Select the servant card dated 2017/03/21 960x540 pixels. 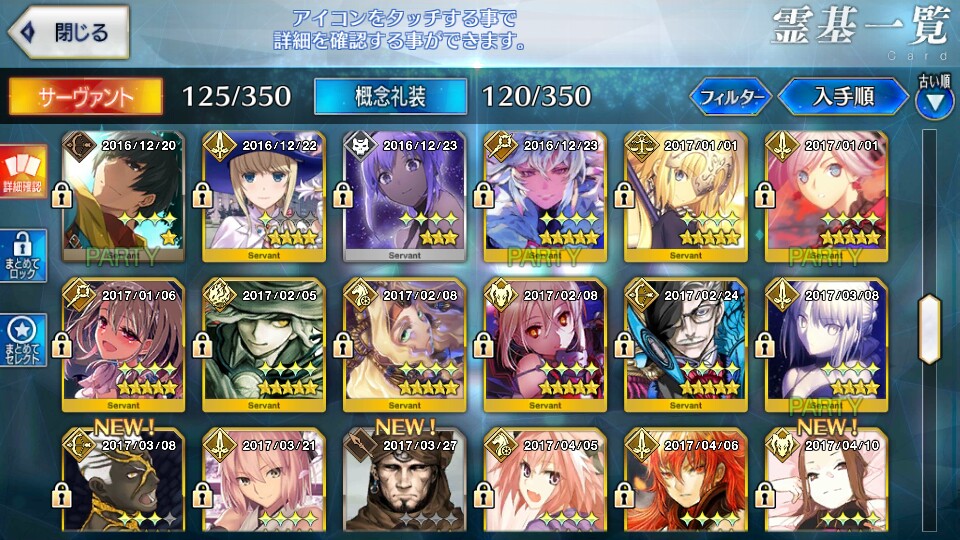click(264, 482)
